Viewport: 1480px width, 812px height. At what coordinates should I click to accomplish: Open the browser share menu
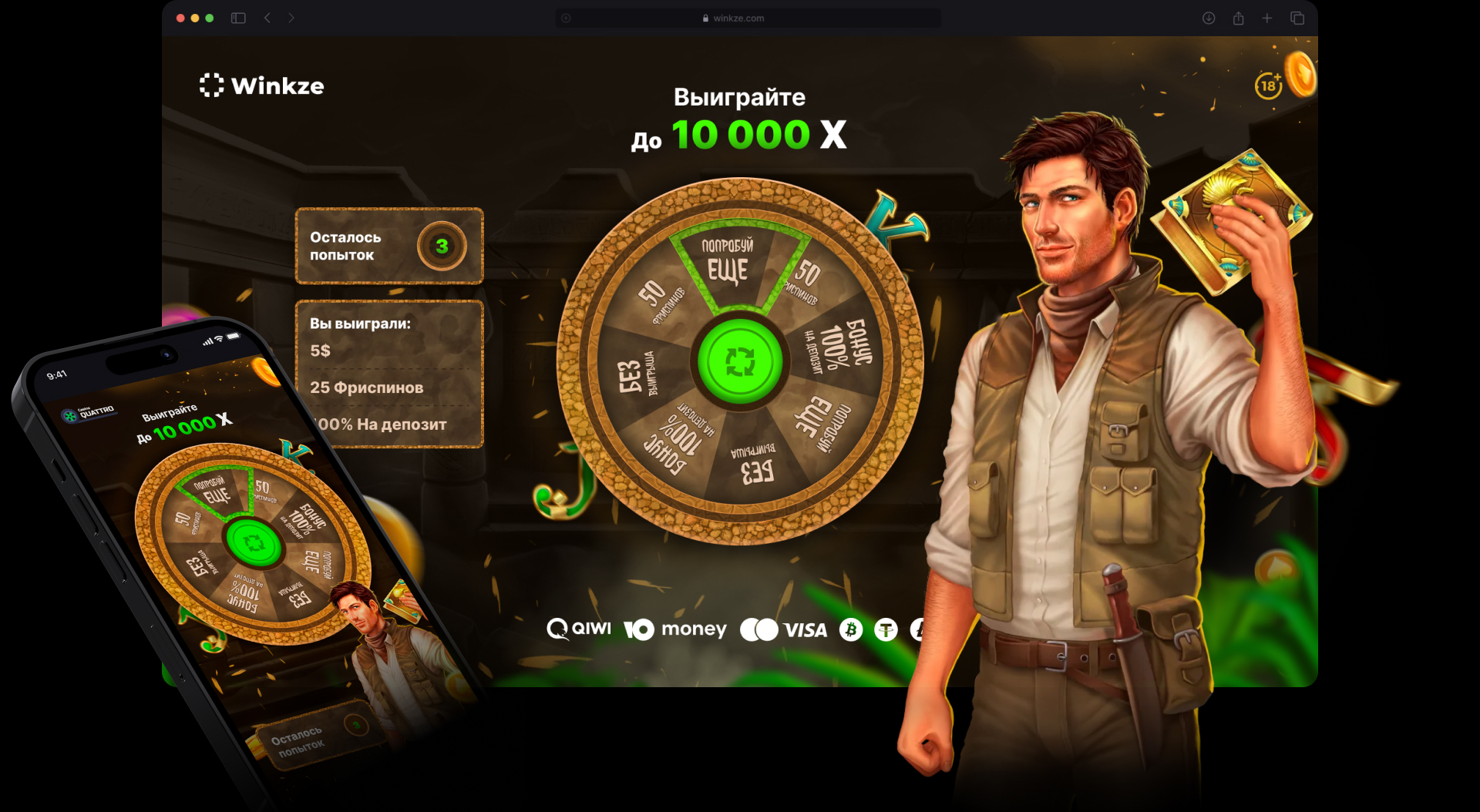coord(1238,18)
